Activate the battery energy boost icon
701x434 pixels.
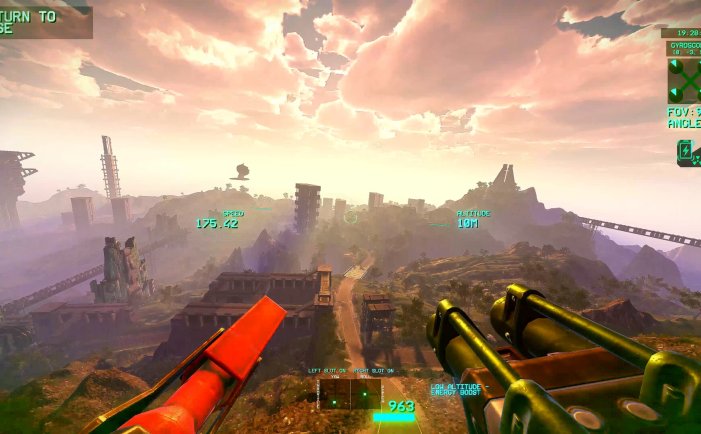pyautogui.click(x=686, y=151)
